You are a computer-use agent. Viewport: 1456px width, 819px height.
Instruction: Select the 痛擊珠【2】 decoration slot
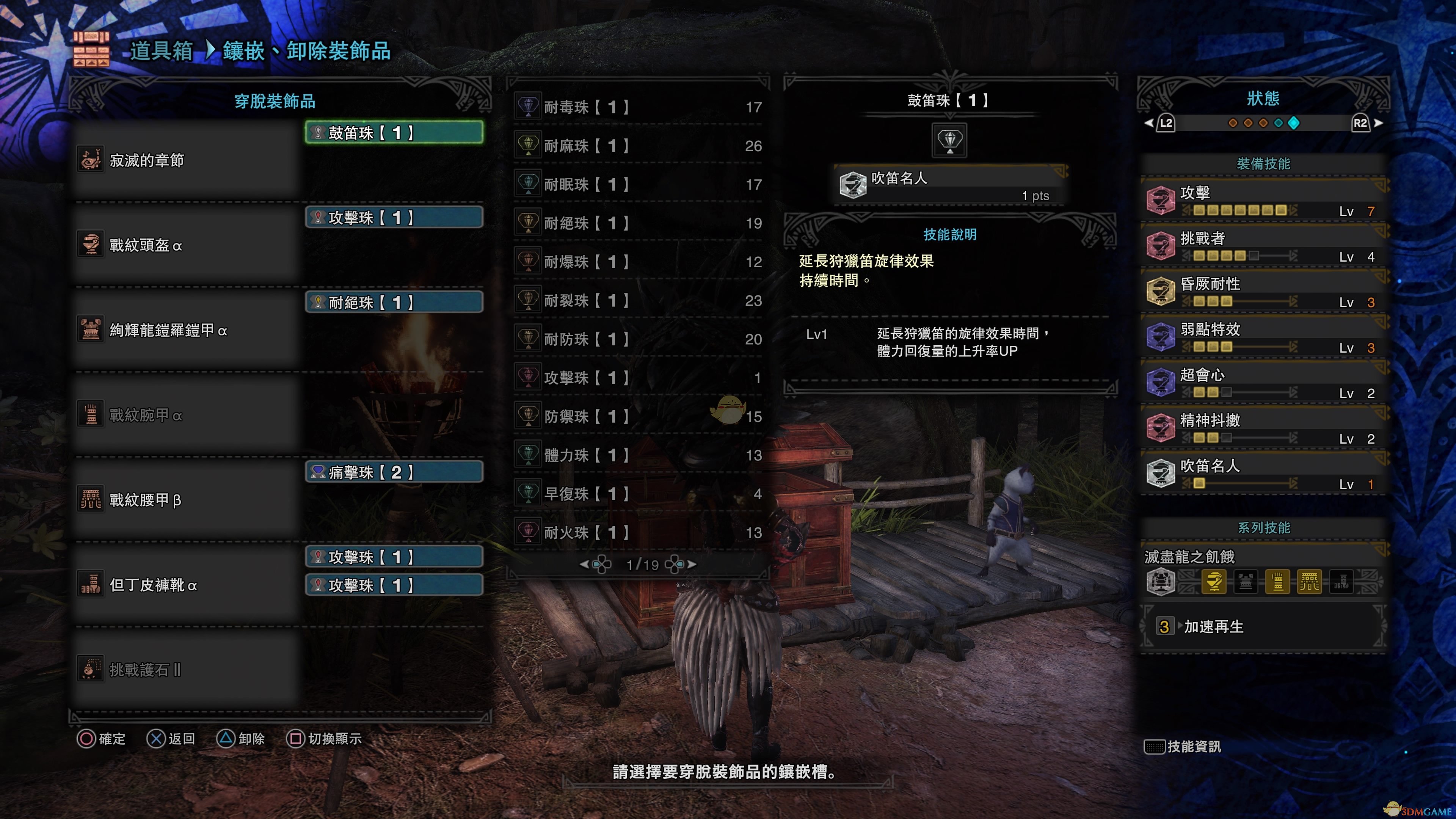[394, 472]
